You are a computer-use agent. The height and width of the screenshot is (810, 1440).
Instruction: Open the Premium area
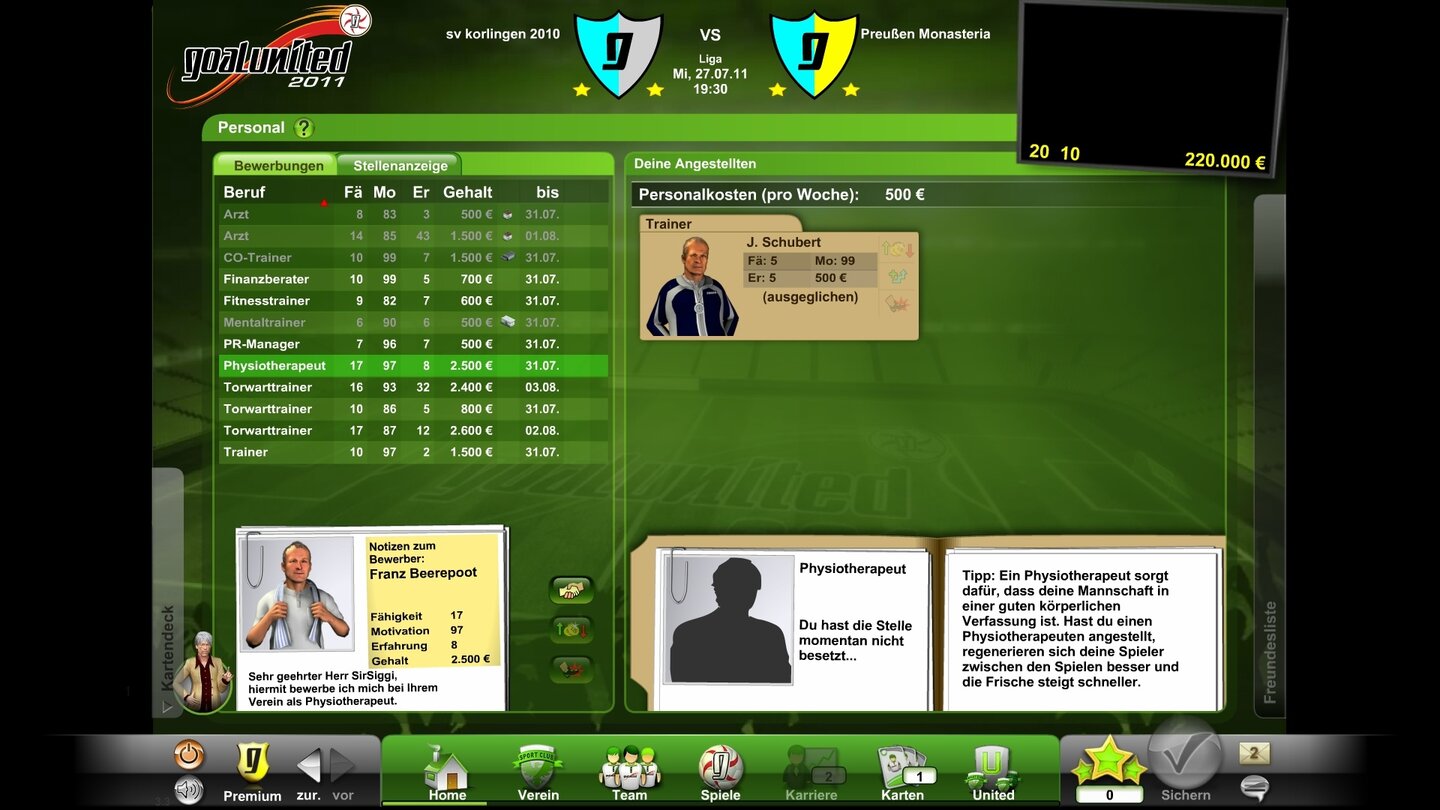(x=252, y=770)
